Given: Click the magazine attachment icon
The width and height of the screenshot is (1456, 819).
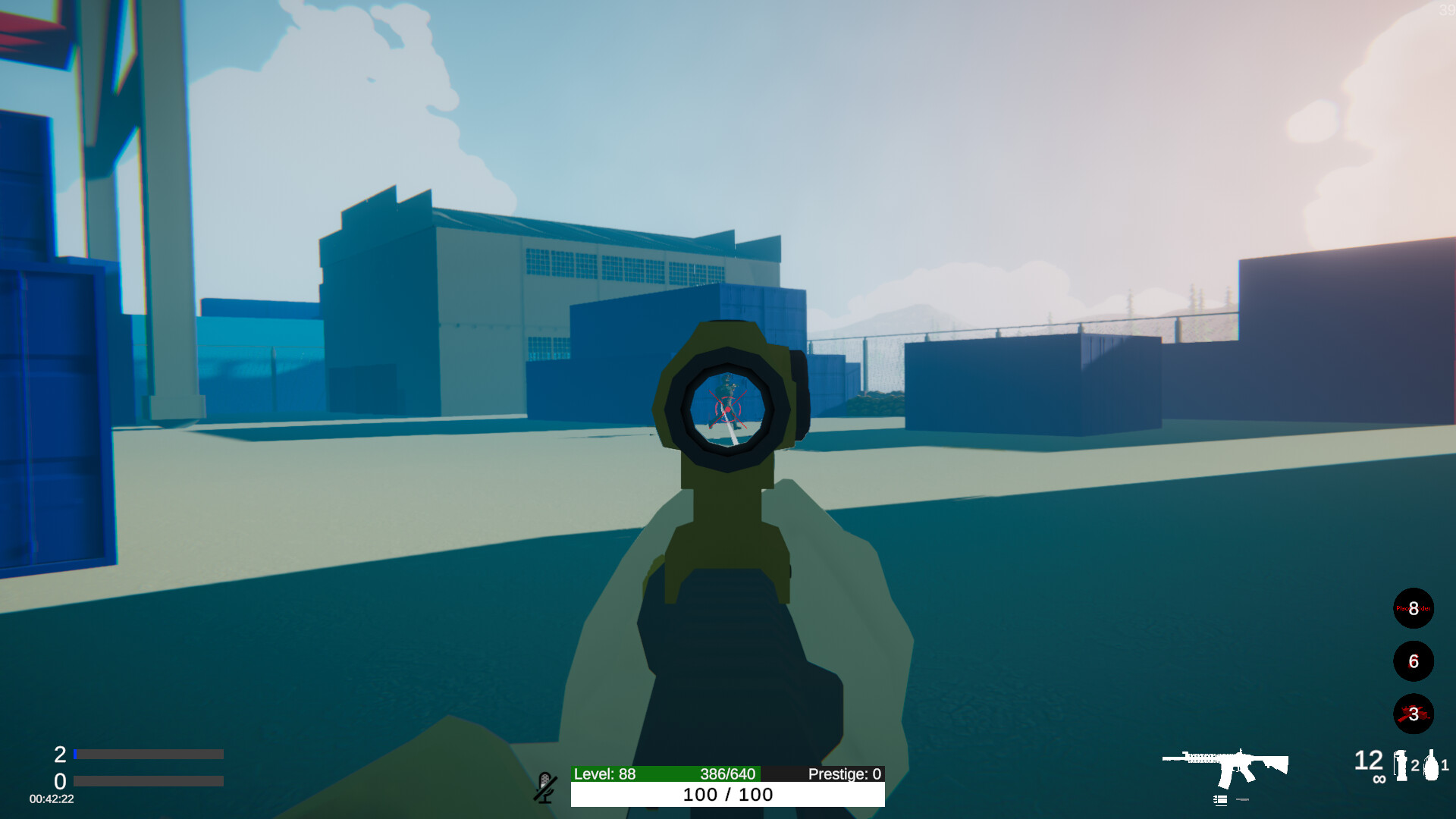Looking at the screenshot, I should click(x=1220, y=799).
